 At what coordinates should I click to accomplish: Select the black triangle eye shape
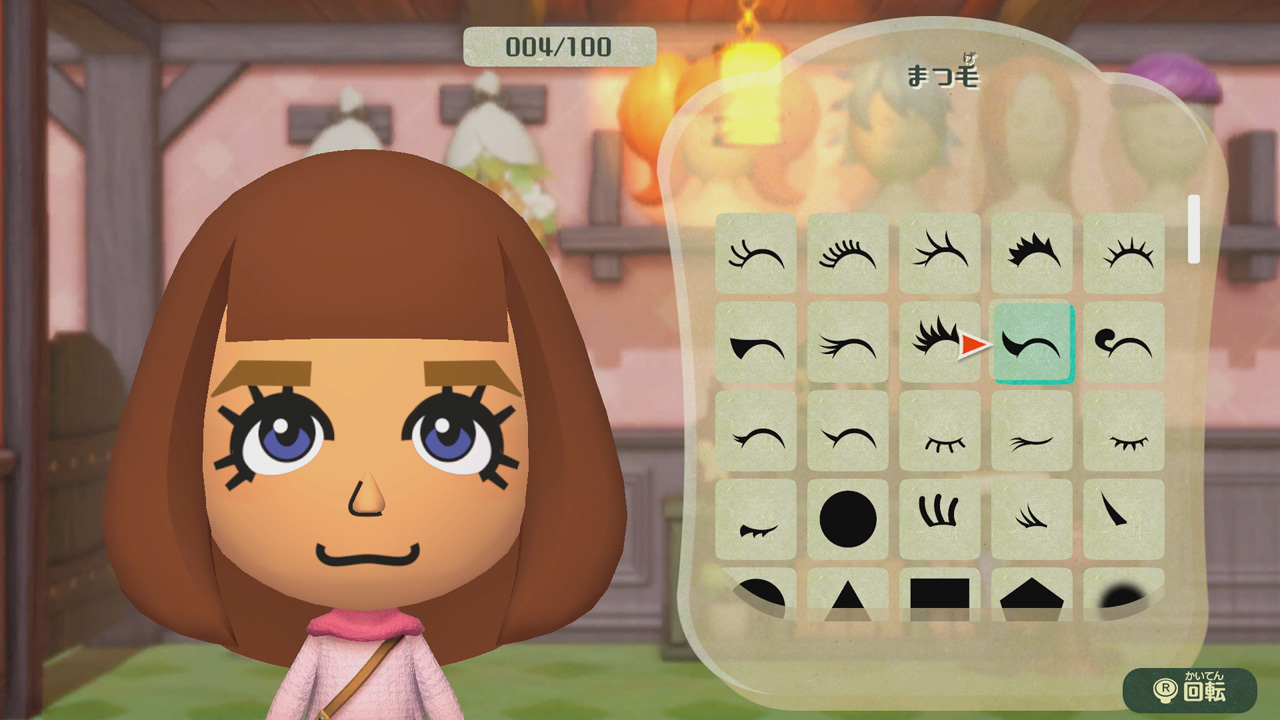tap(848, 595)
